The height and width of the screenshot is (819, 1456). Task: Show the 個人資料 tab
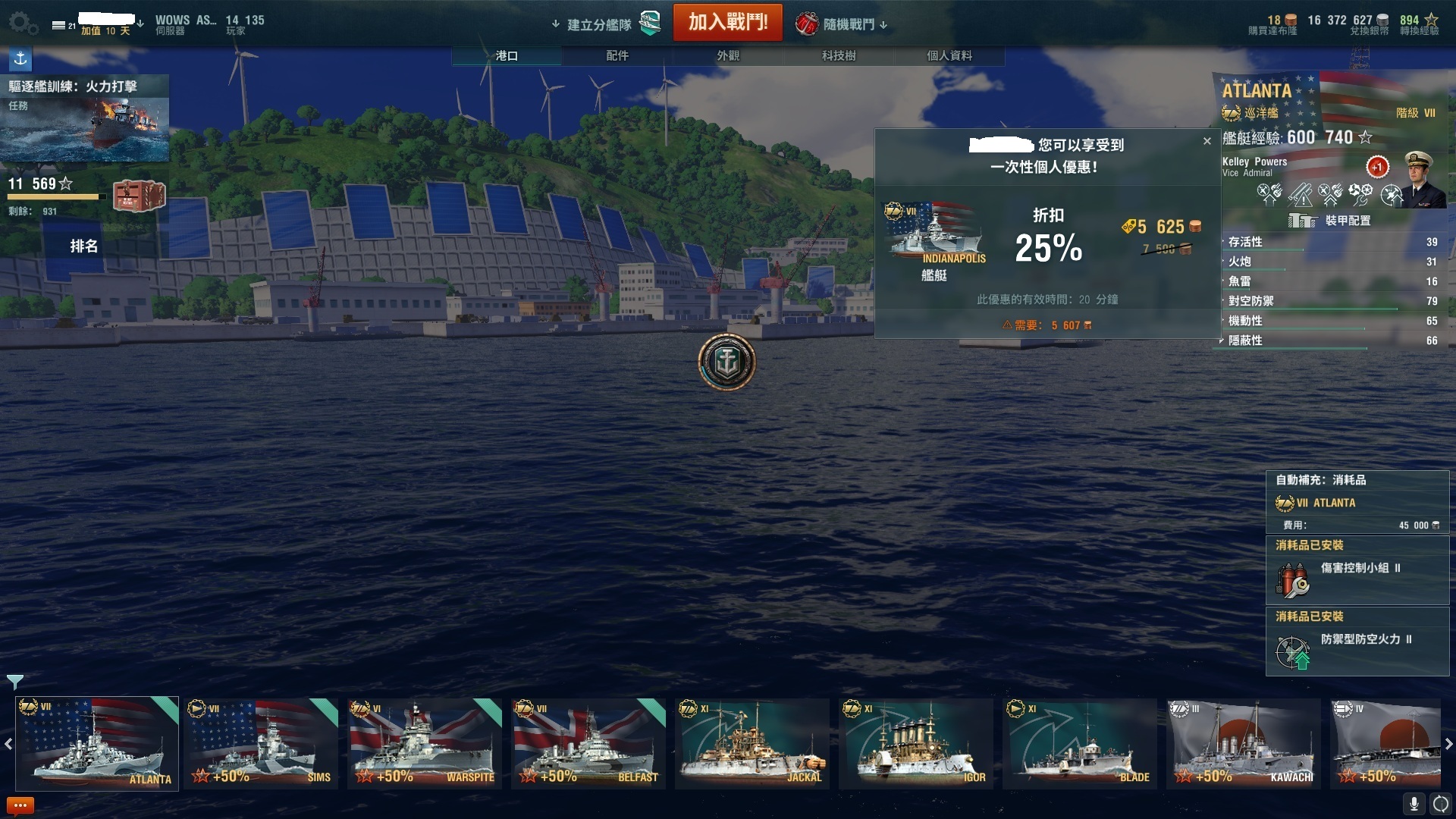point(949,55)
